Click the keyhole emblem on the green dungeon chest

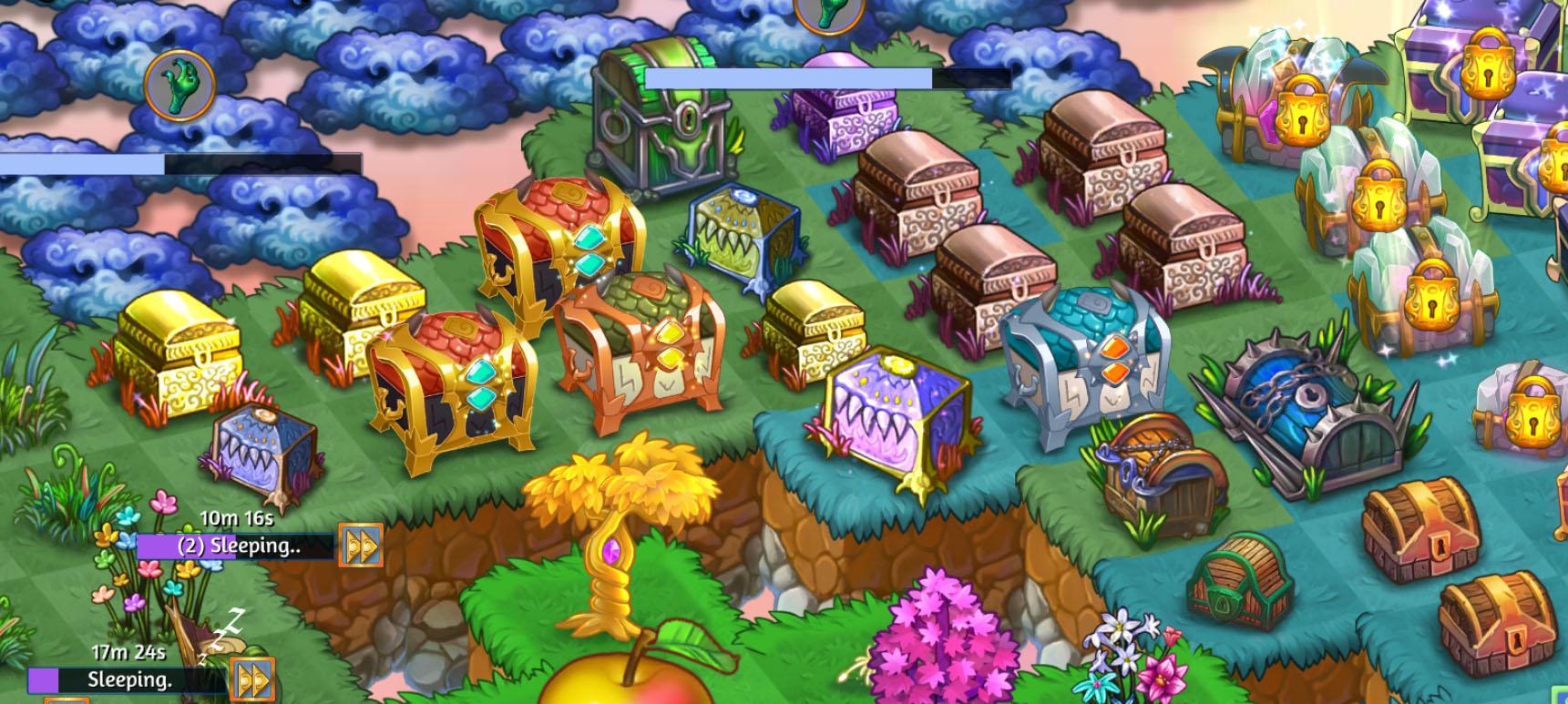[x=686, y=119]
